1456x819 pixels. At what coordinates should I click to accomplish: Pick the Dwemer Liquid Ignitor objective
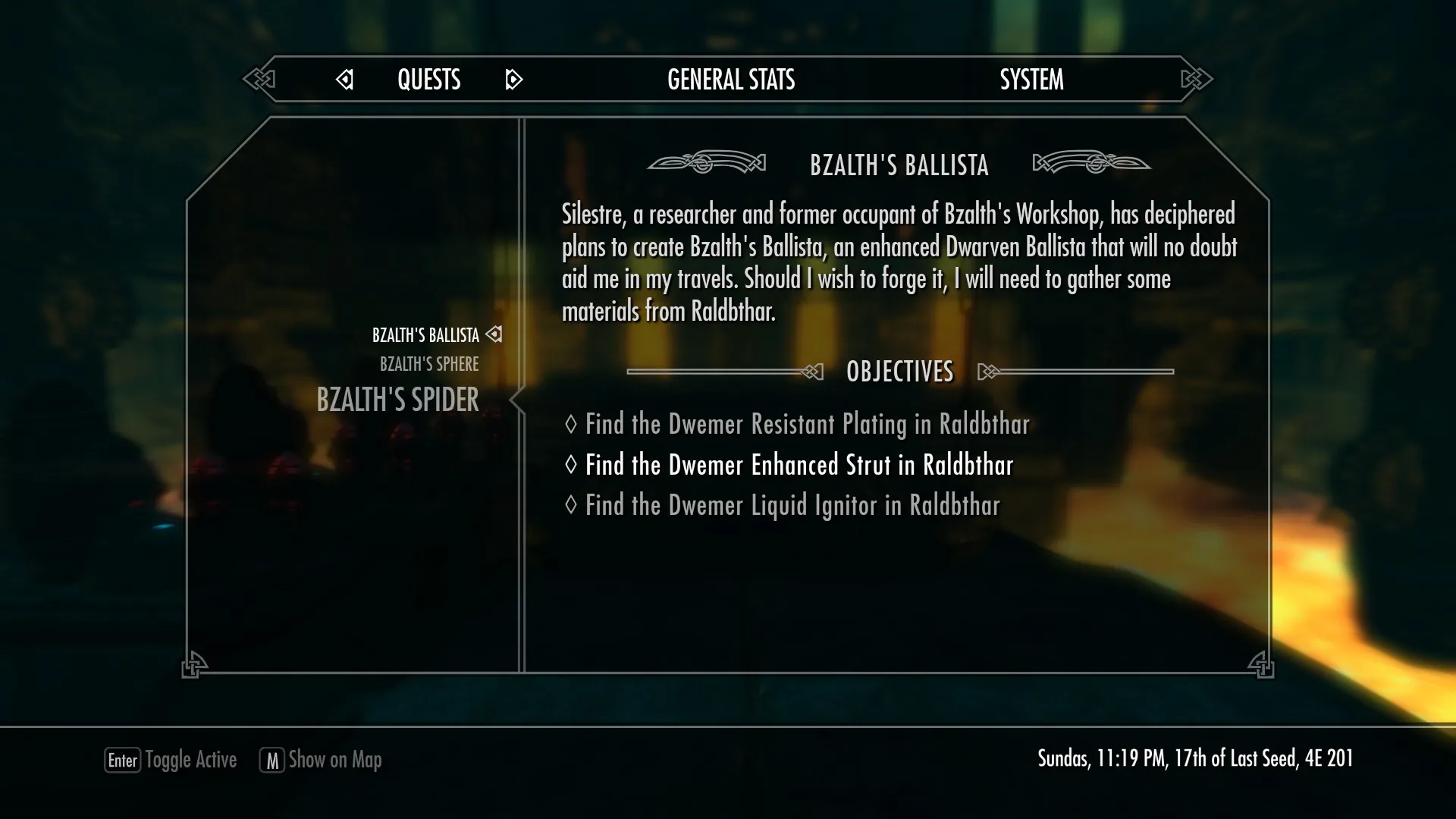792,506
